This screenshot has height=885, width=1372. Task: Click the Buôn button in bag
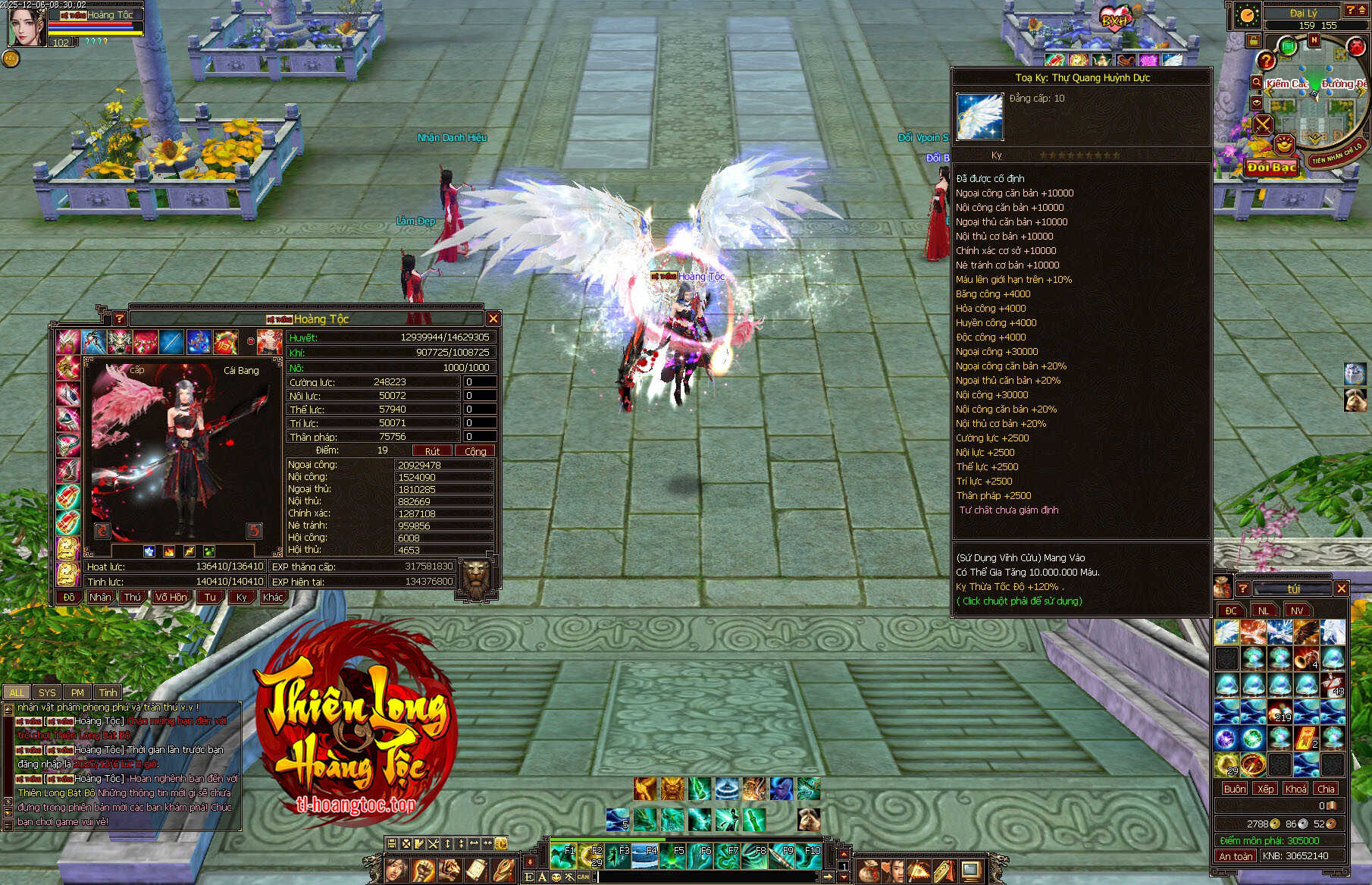tap(1234, 789)
